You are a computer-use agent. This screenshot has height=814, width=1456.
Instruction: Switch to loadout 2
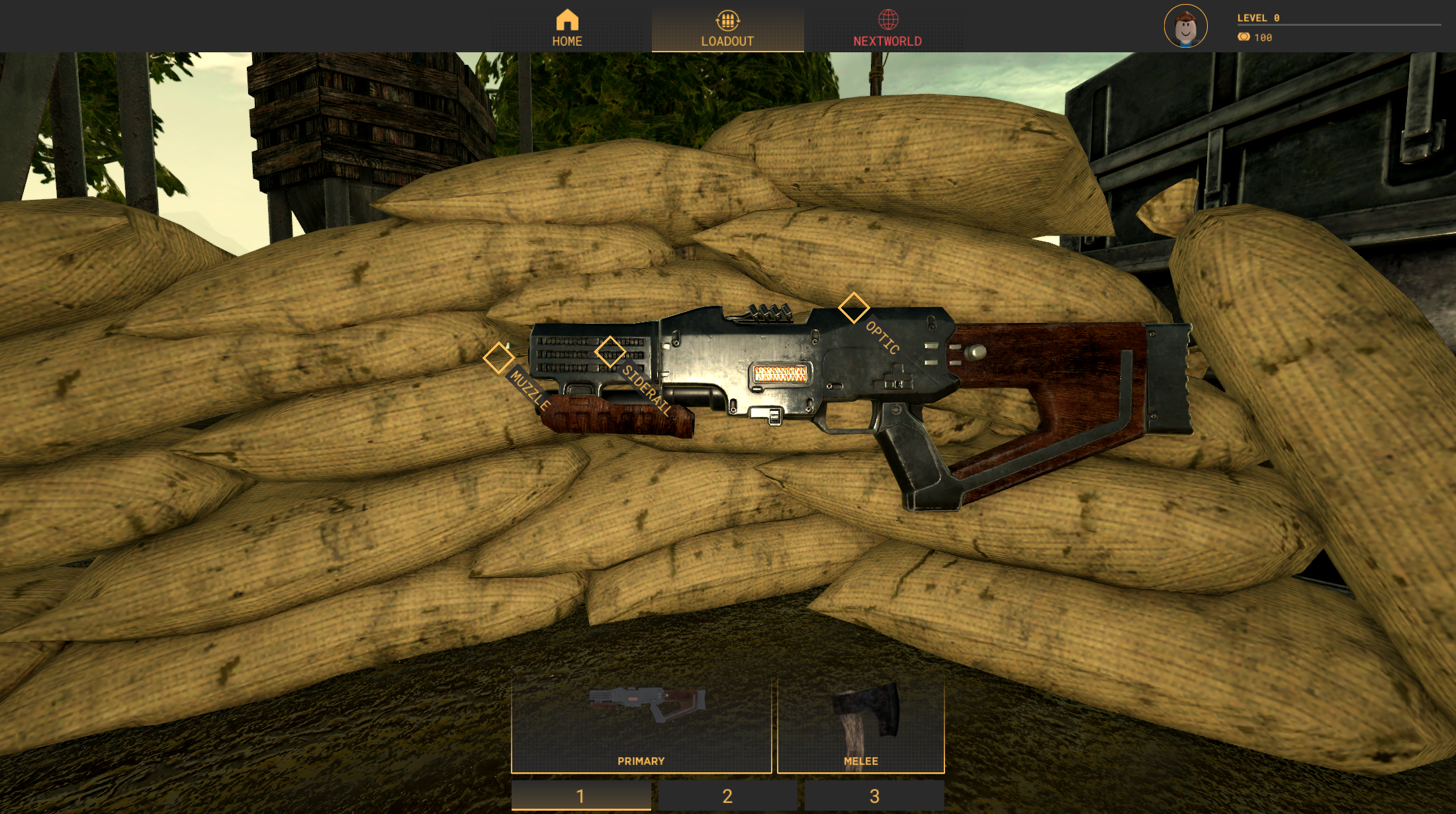(727, 795)
